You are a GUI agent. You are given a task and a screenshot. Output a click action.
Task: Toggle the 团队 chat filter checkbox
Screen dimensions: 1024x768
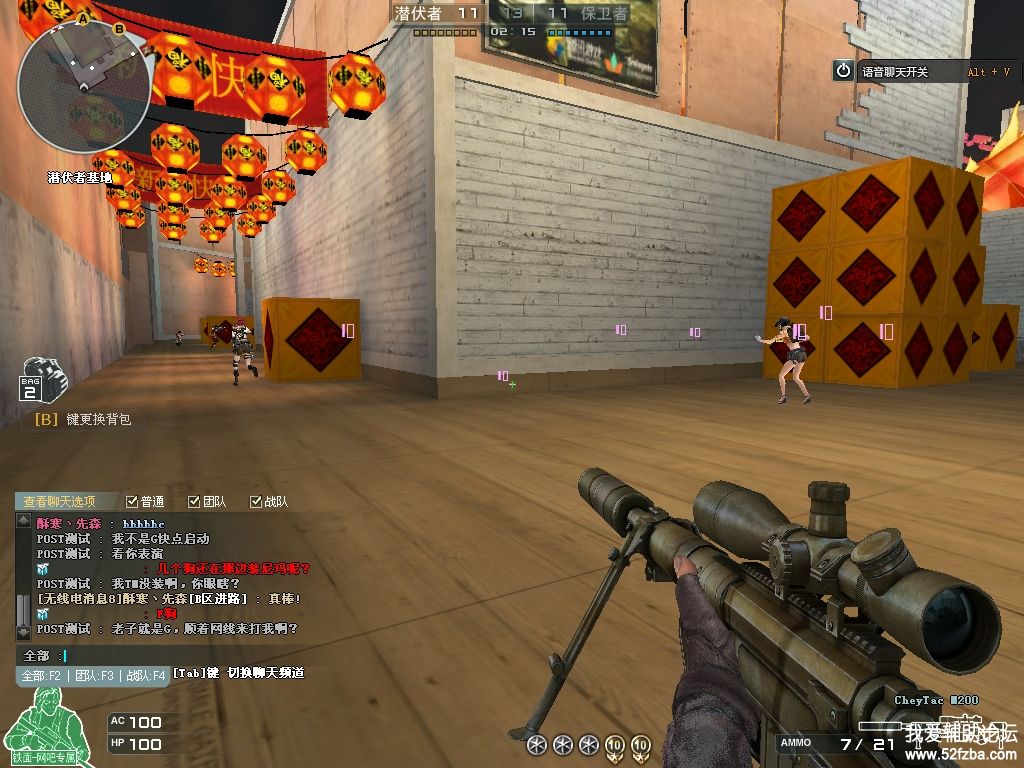[x=194, y=501]
